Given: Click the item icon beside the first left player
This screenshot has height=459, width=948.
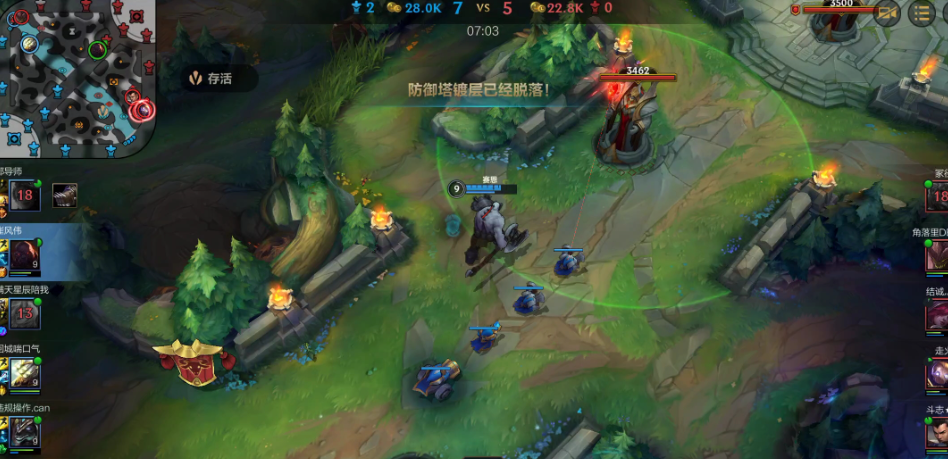Looking at the screenshot, I should click(66, 195).
